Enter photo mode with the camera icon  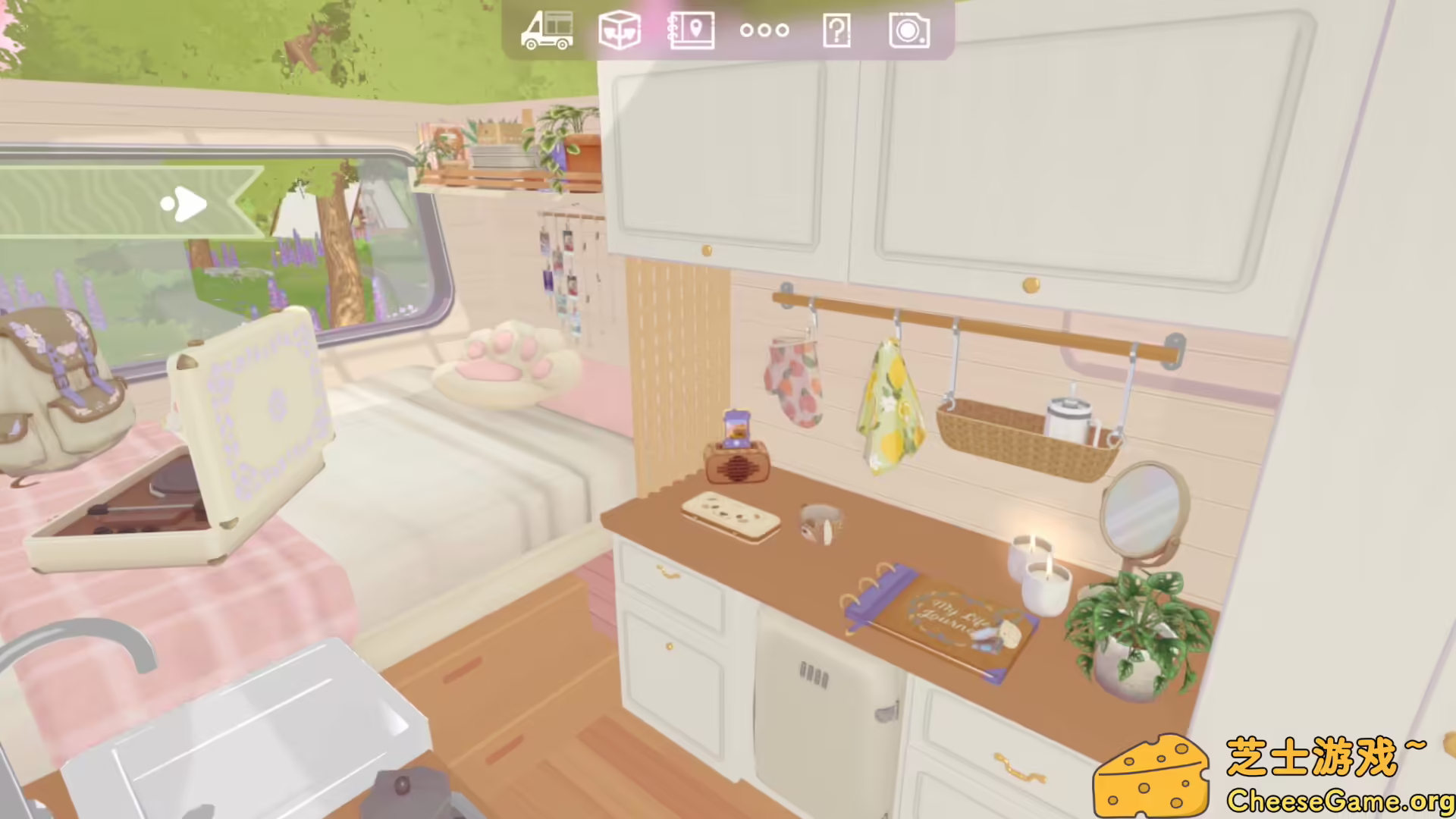(x=908, y=31)
